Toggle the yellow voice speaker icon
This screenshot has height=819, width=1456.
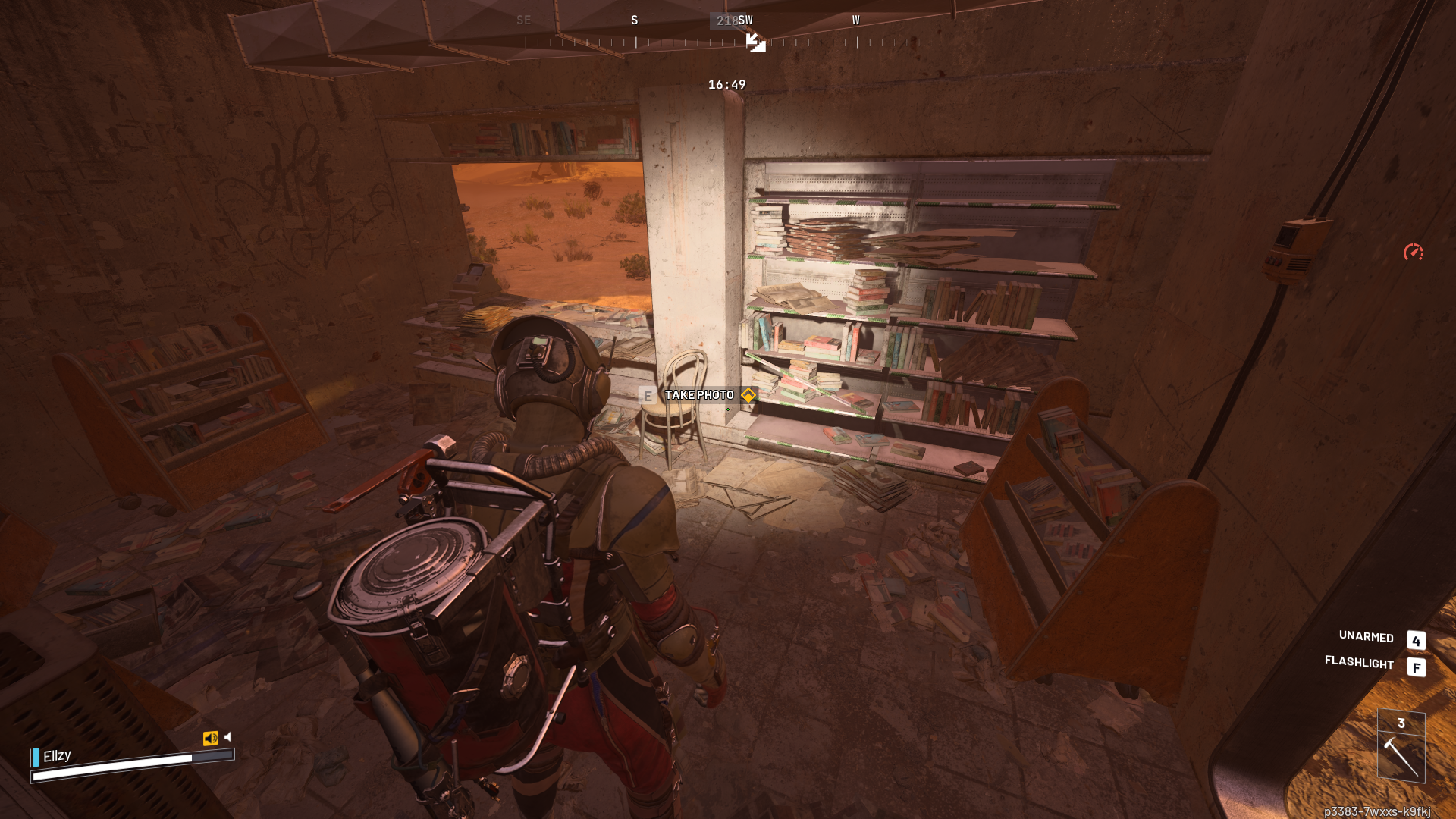coord(210,738)
